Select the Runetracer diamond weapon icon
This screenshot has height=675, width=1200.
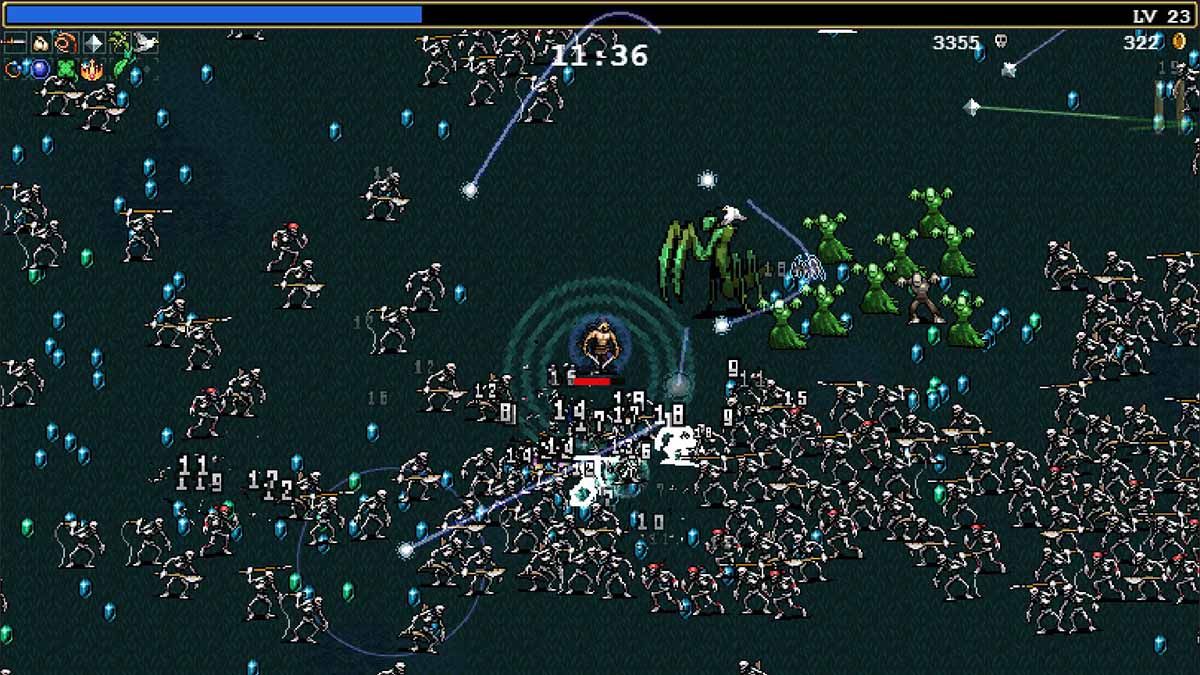click(x=93, y=43)
